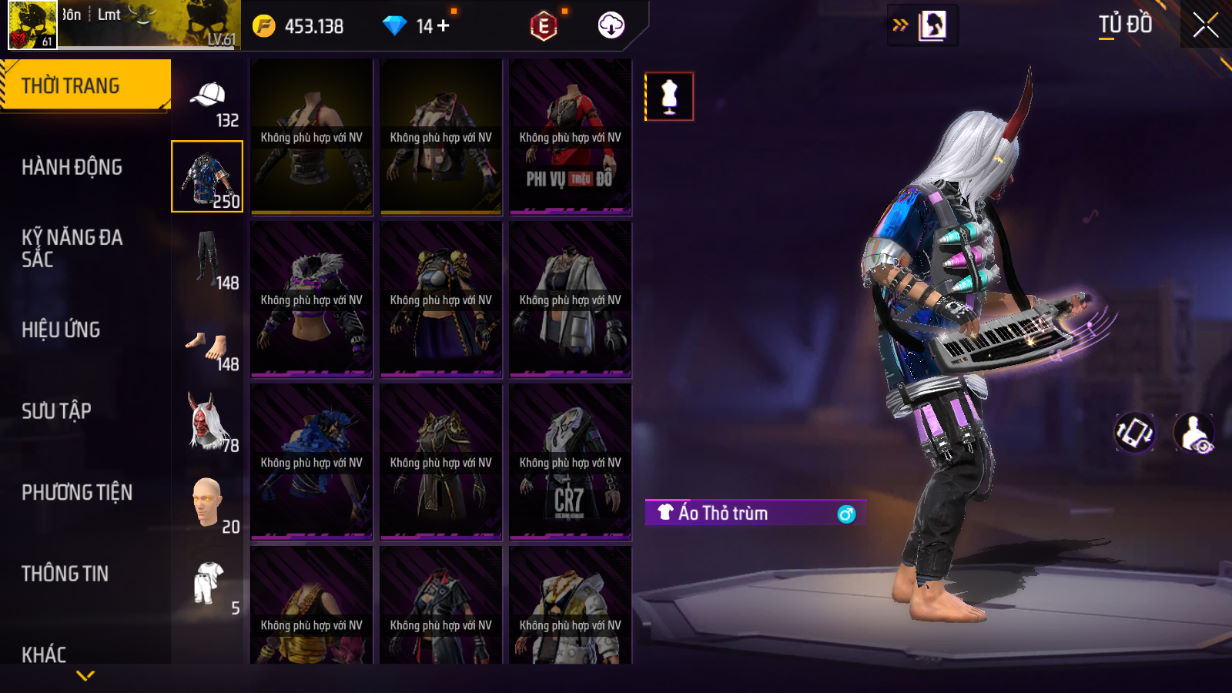Show the THÔNG TIN section

pos(65,573)
